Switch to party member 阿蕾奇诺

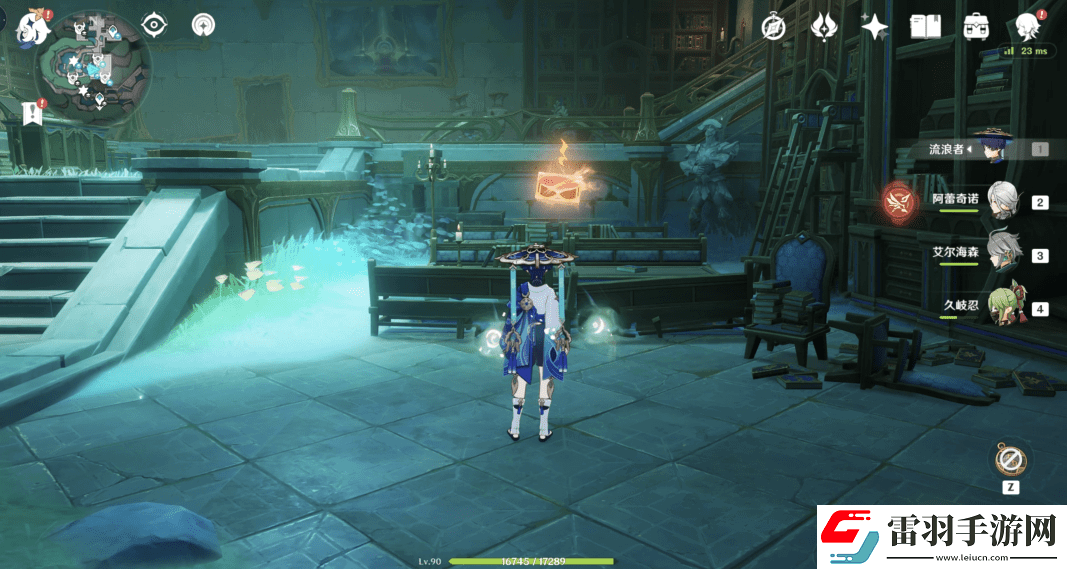pyautogui.click(x=1000, y=200)
